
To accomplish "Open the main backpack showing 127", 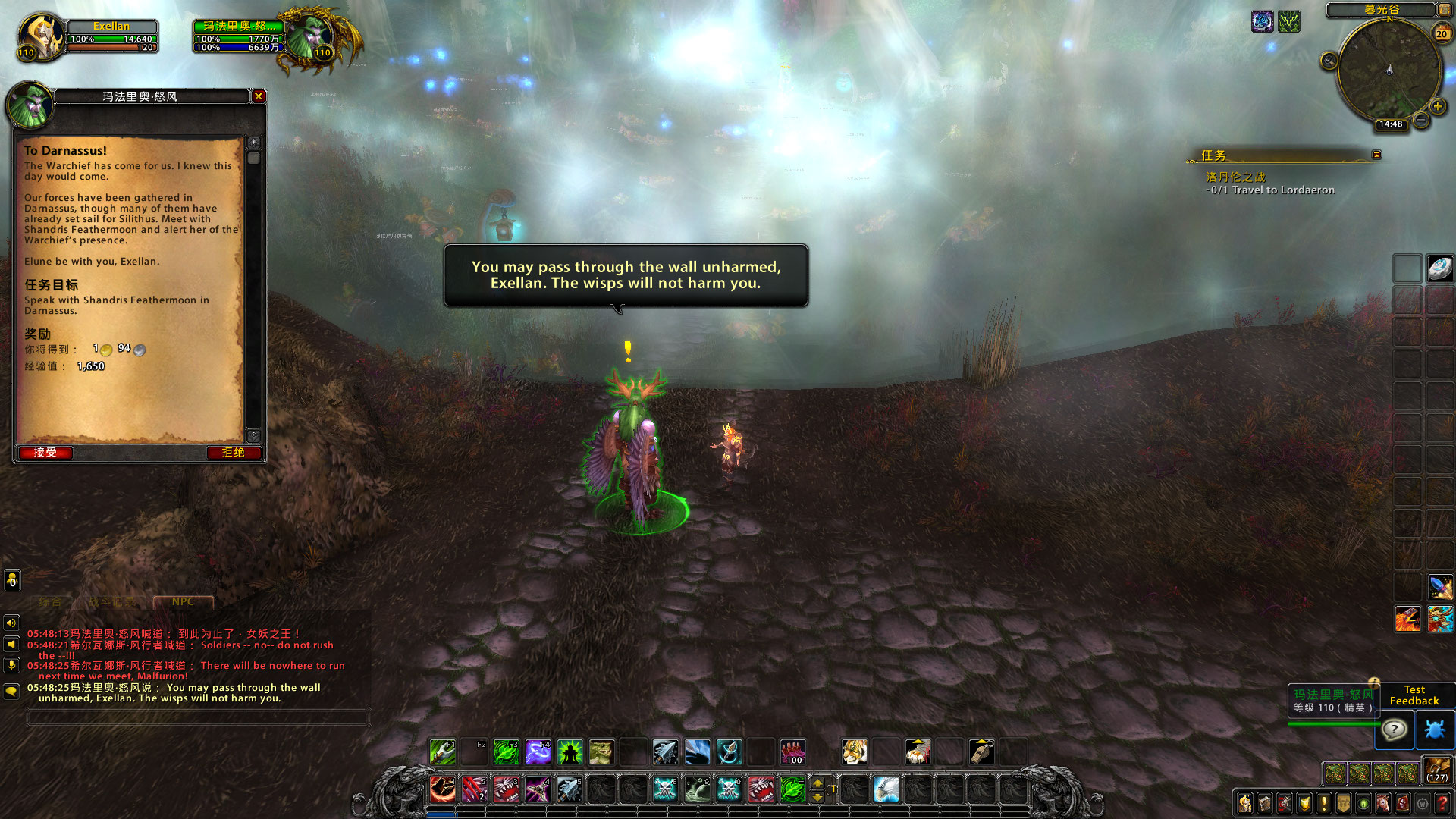I will (1437, 770).
